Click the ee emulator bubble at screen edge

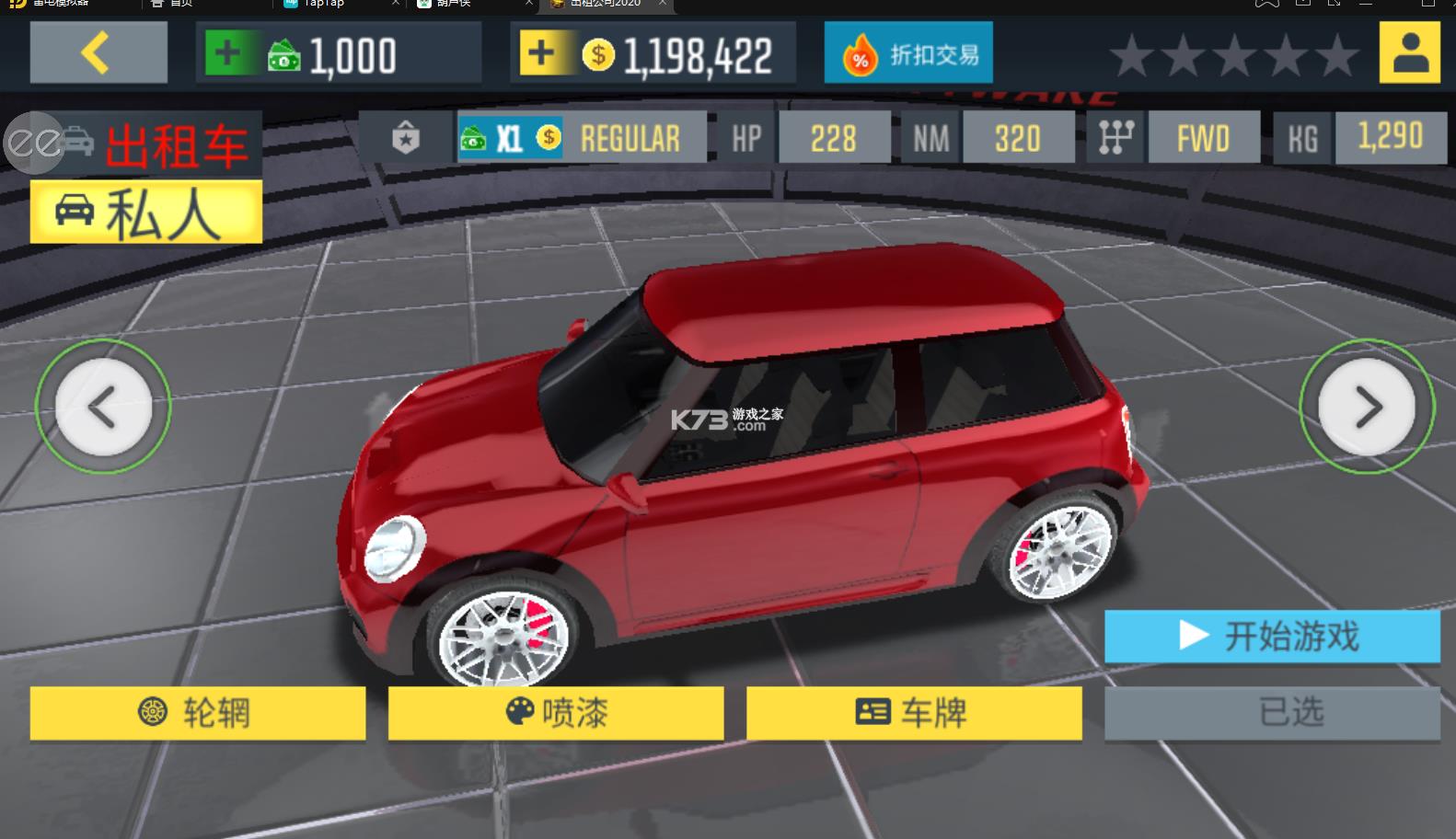pyautogui.click(x=33, y=144)
